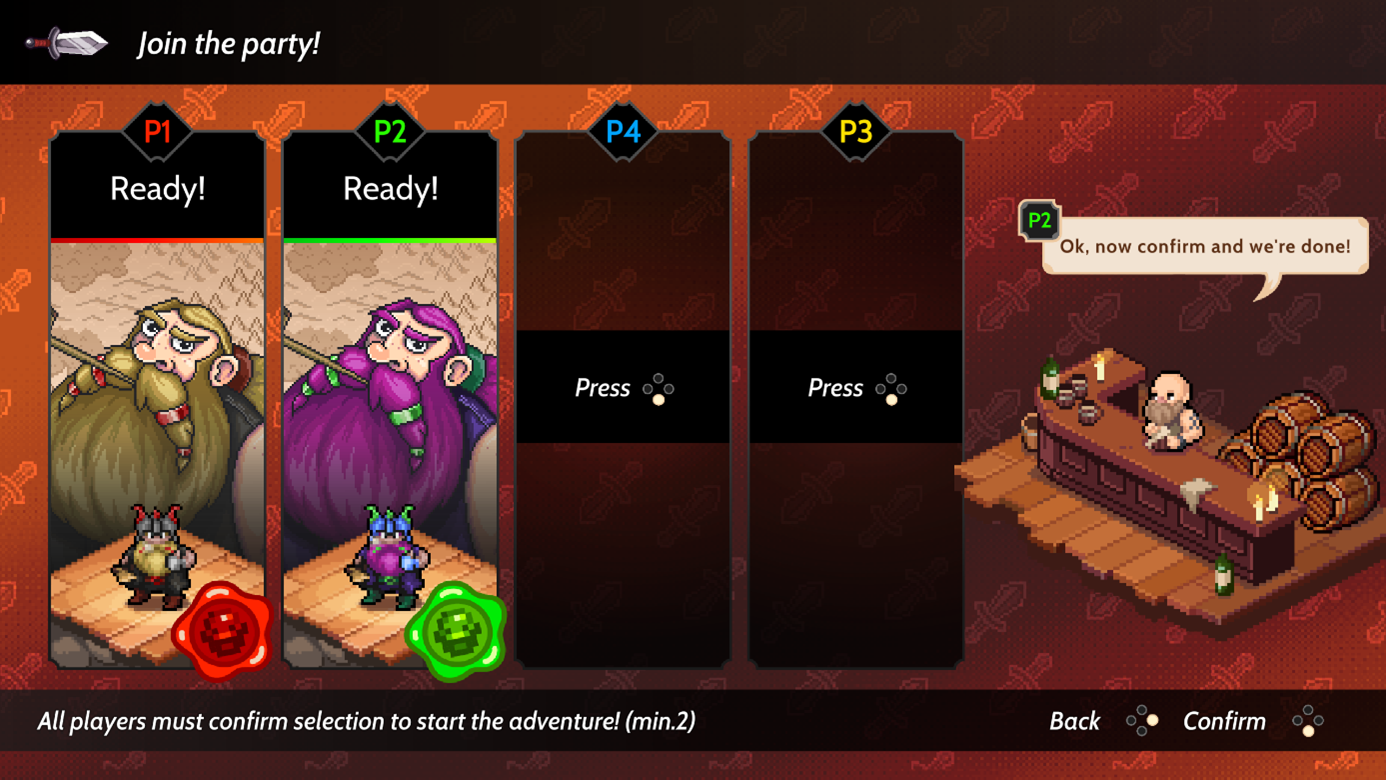The height and width of the screenshot is (780, 1386).
Task: Click the red-orange bar under player 1's Ready banner
Action: 157,241
